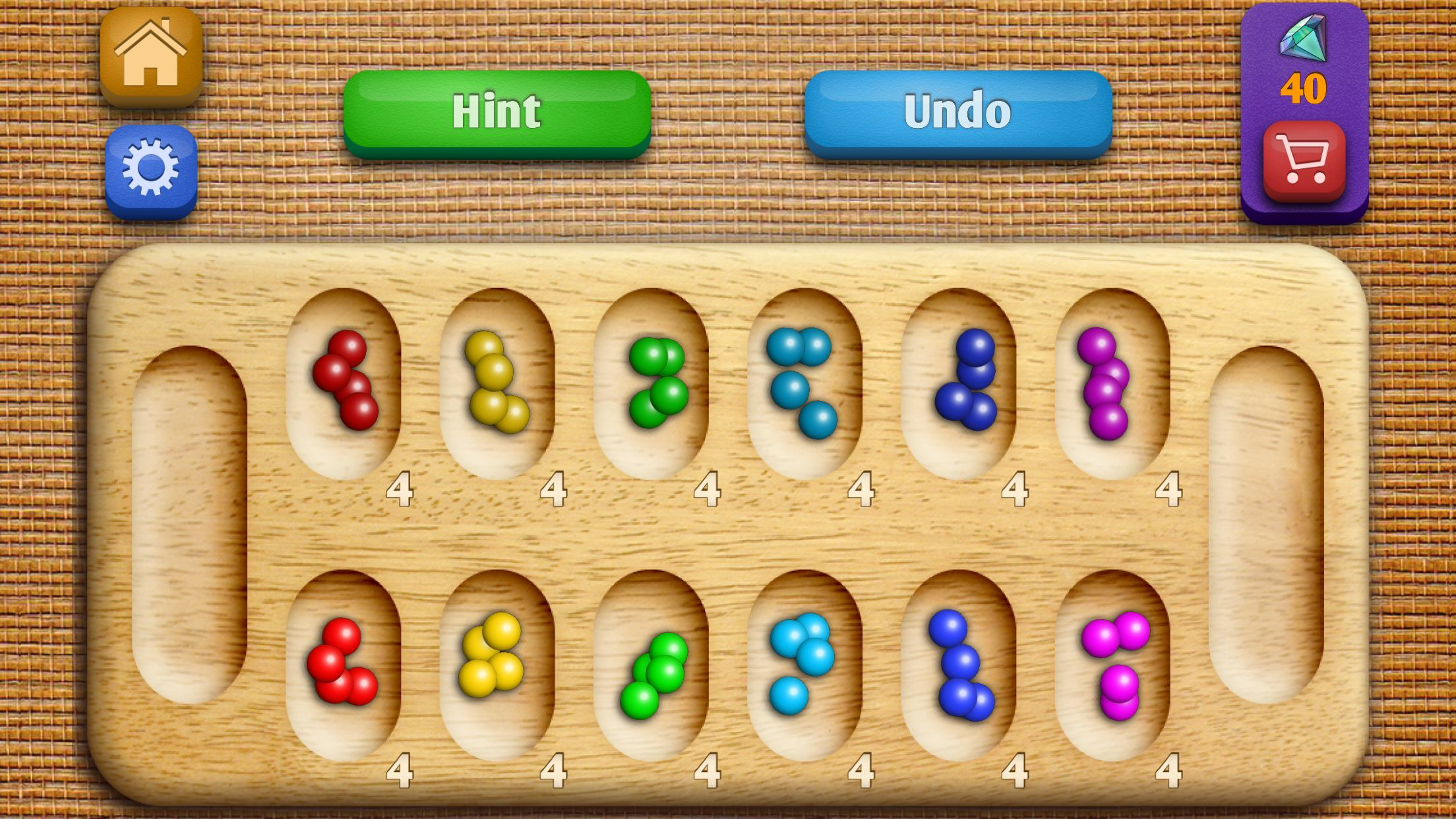
Task: Pick the bottom row blue stones pit
Action: pos(958,665)
